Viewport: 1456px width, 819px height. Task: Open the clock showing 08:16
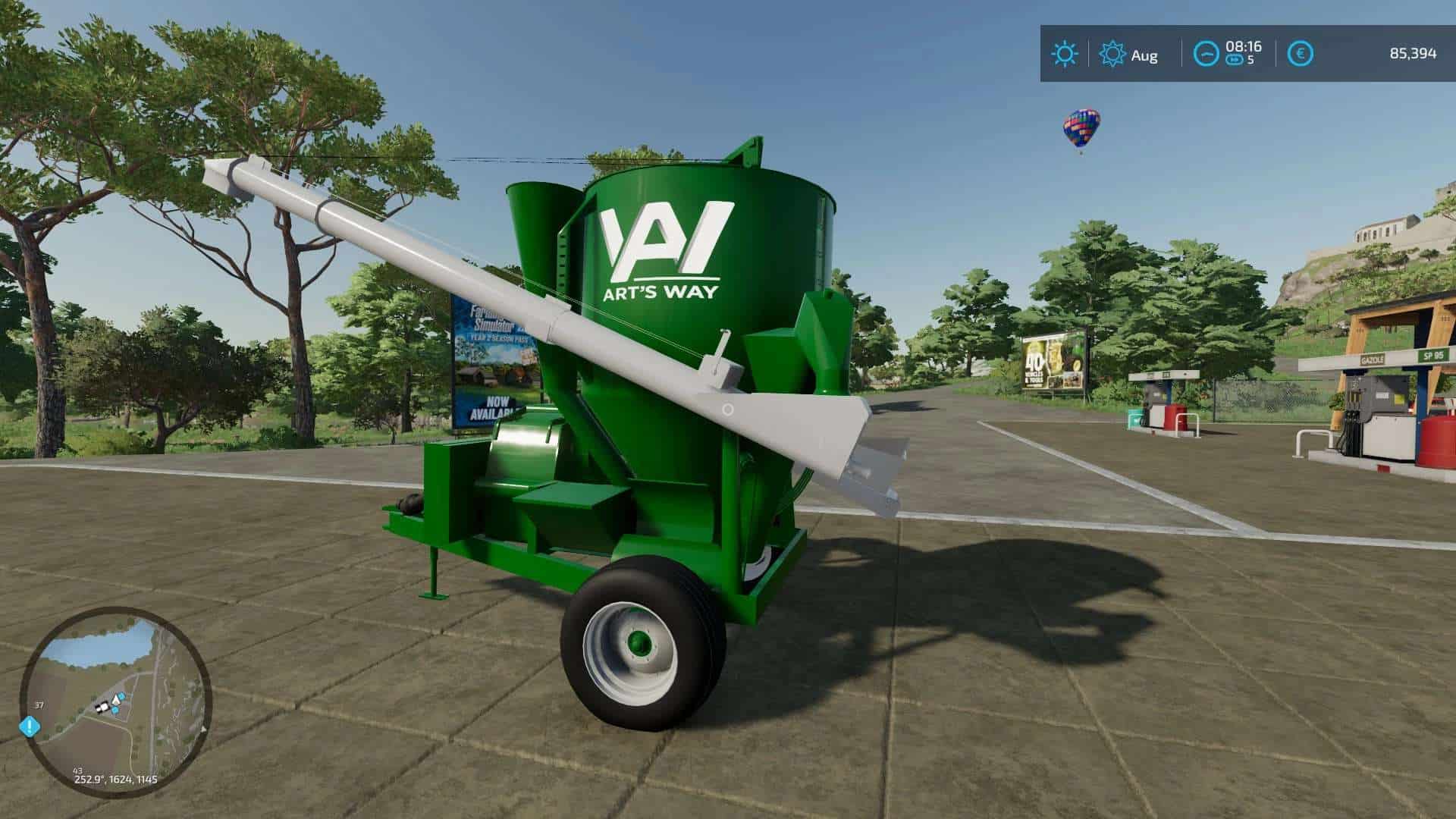[1243, 46]
